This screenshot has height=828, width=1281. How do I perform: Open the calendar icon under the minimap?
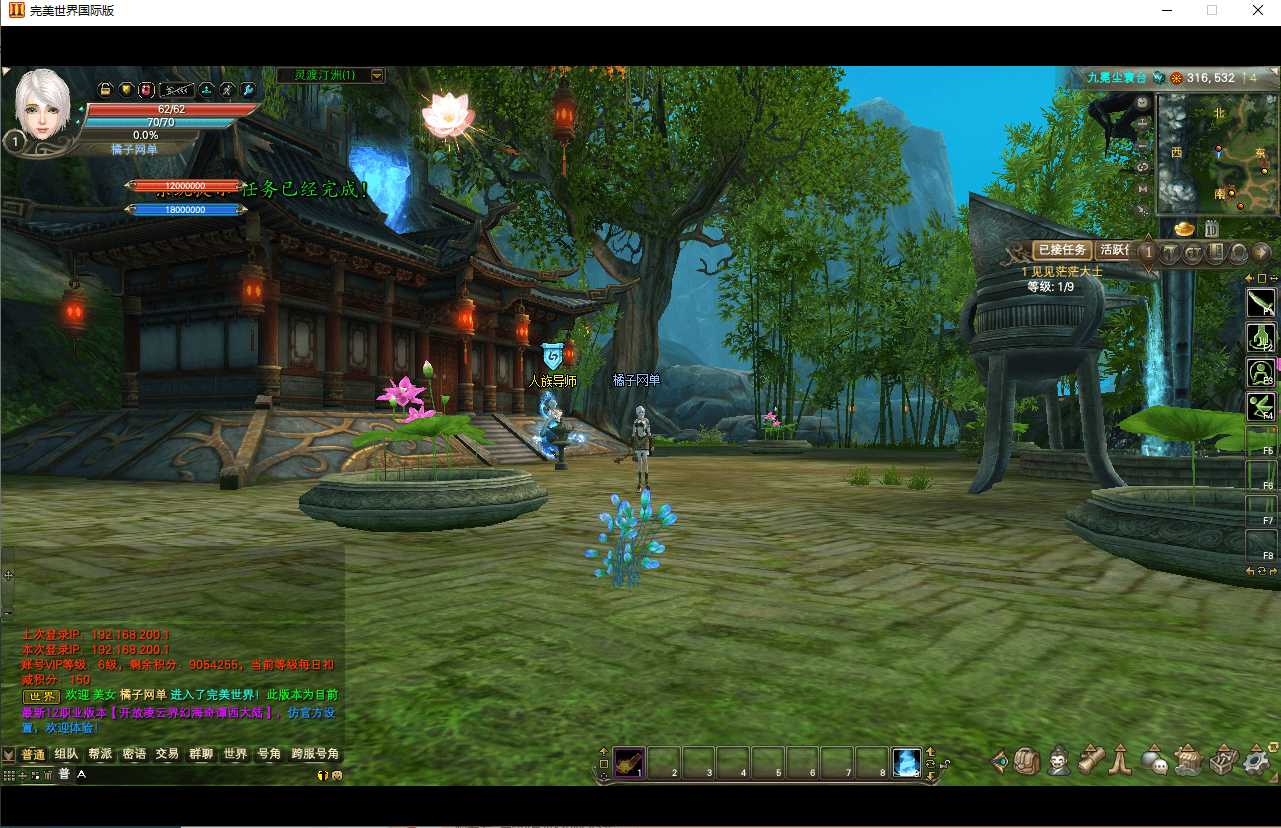1211,229
